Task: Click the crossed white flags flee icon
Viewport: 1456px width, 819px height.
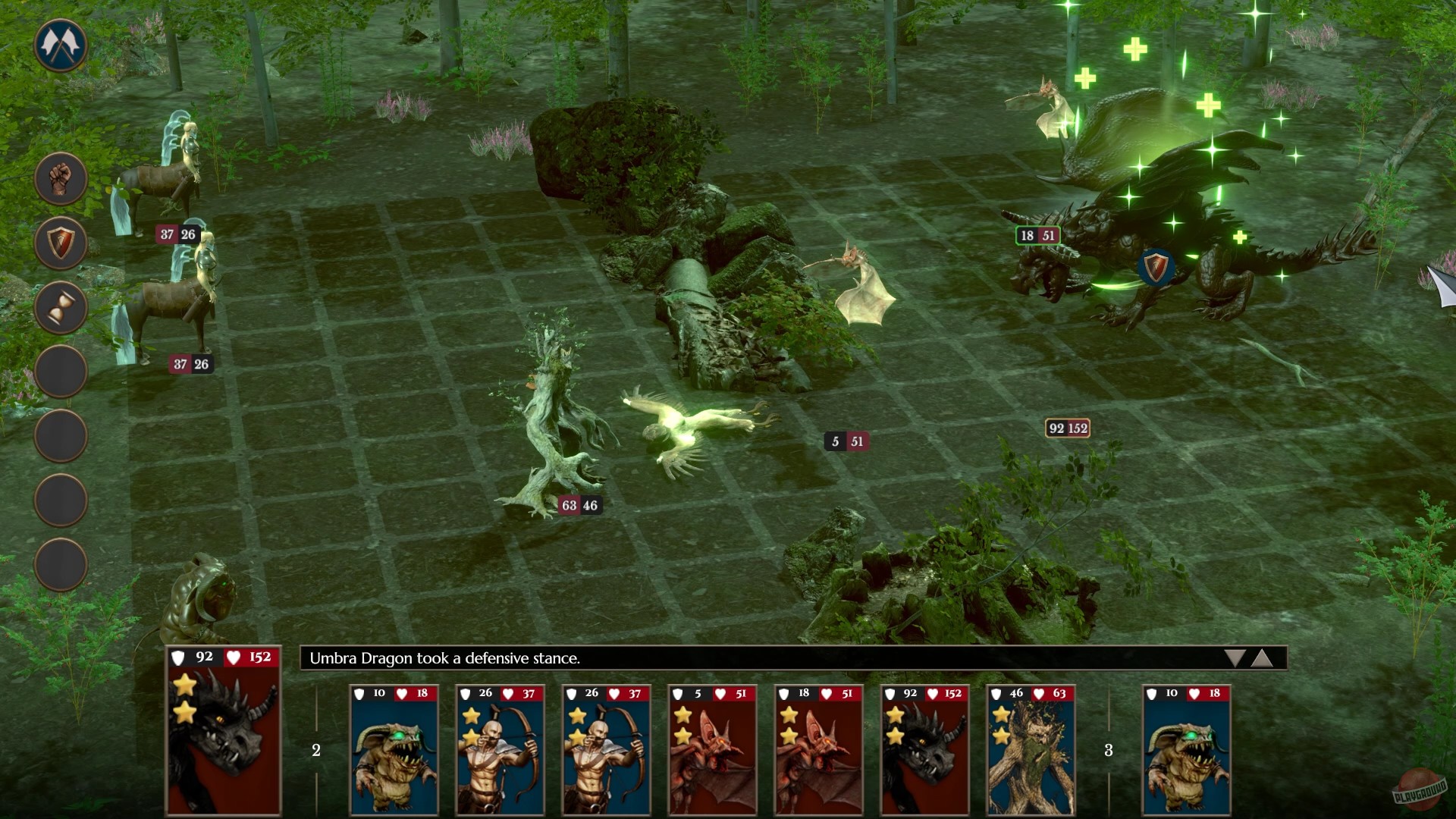Action: point(59,44)
